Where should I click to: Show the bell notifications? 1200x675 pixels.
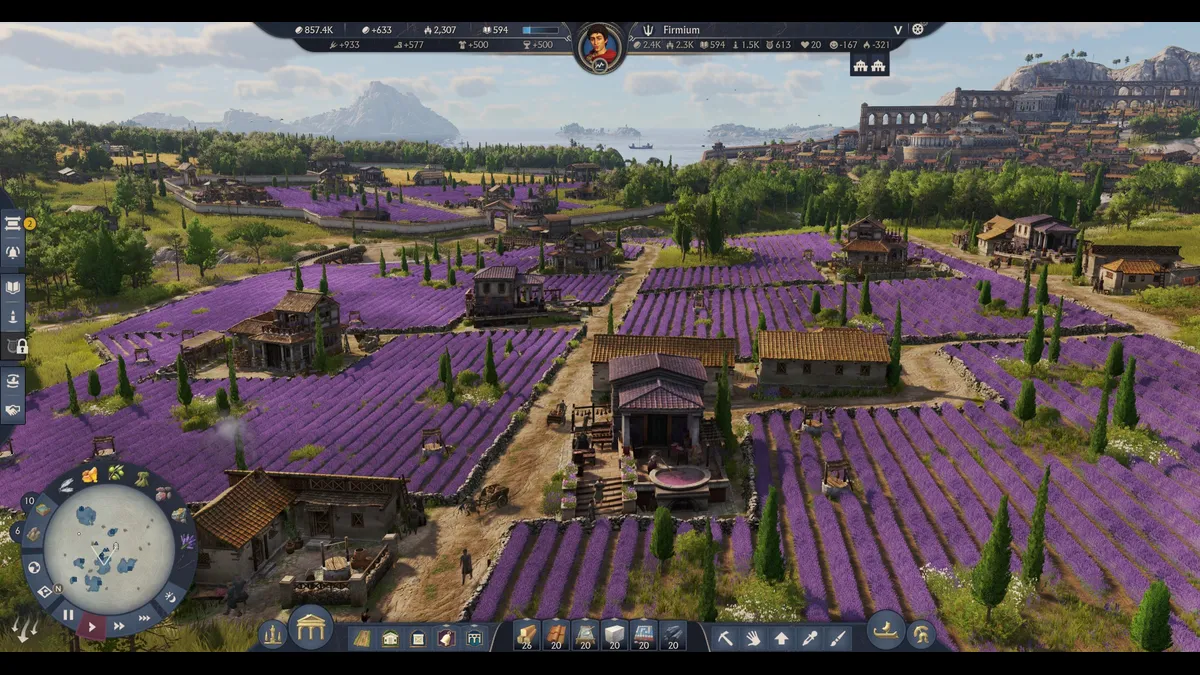click(x=13, y=252)
